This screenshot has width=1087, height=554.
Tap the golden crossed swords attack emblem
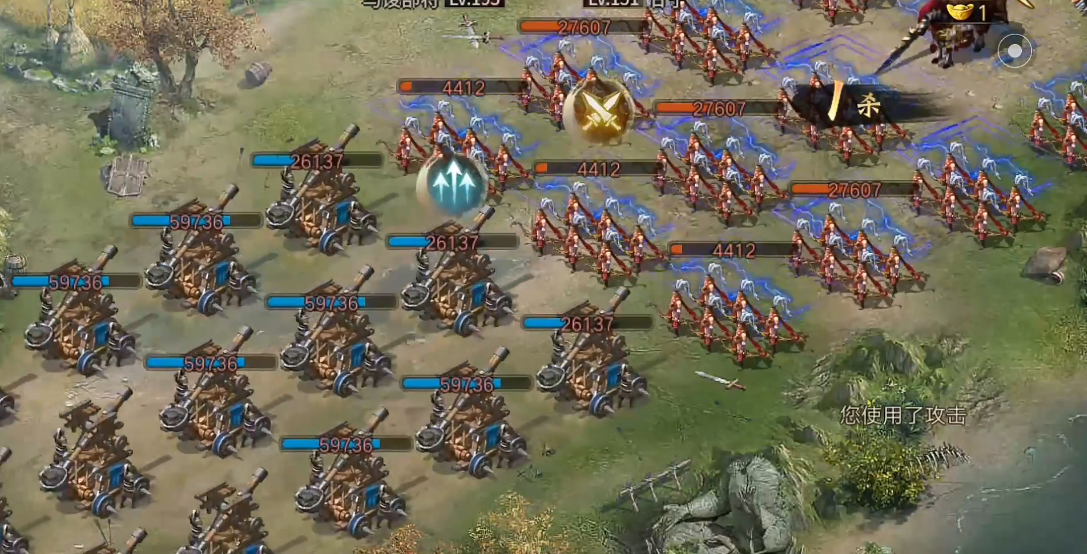click(598, 109)
